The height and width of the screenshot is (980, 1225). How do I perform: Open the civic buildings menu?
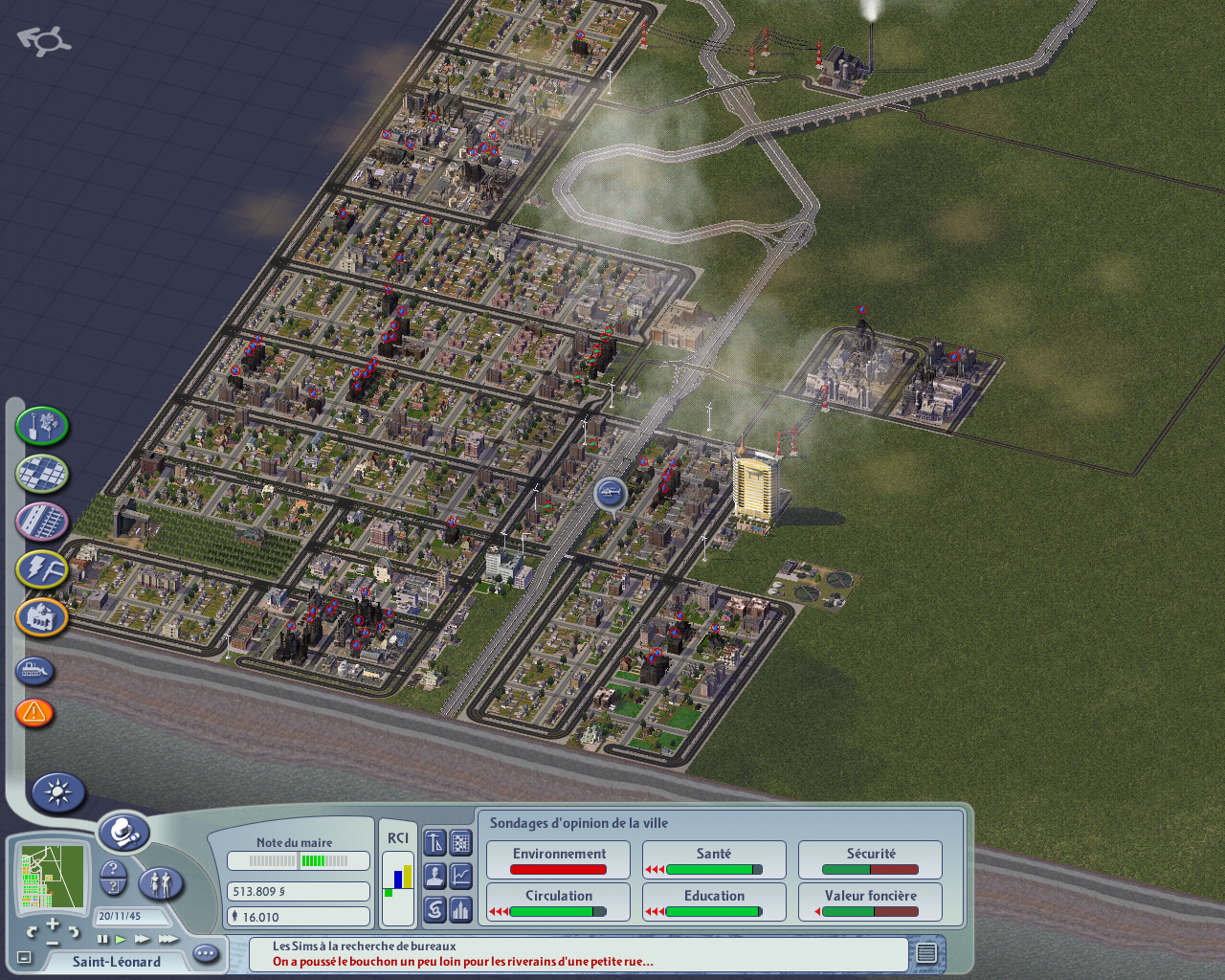pos(42,617)
